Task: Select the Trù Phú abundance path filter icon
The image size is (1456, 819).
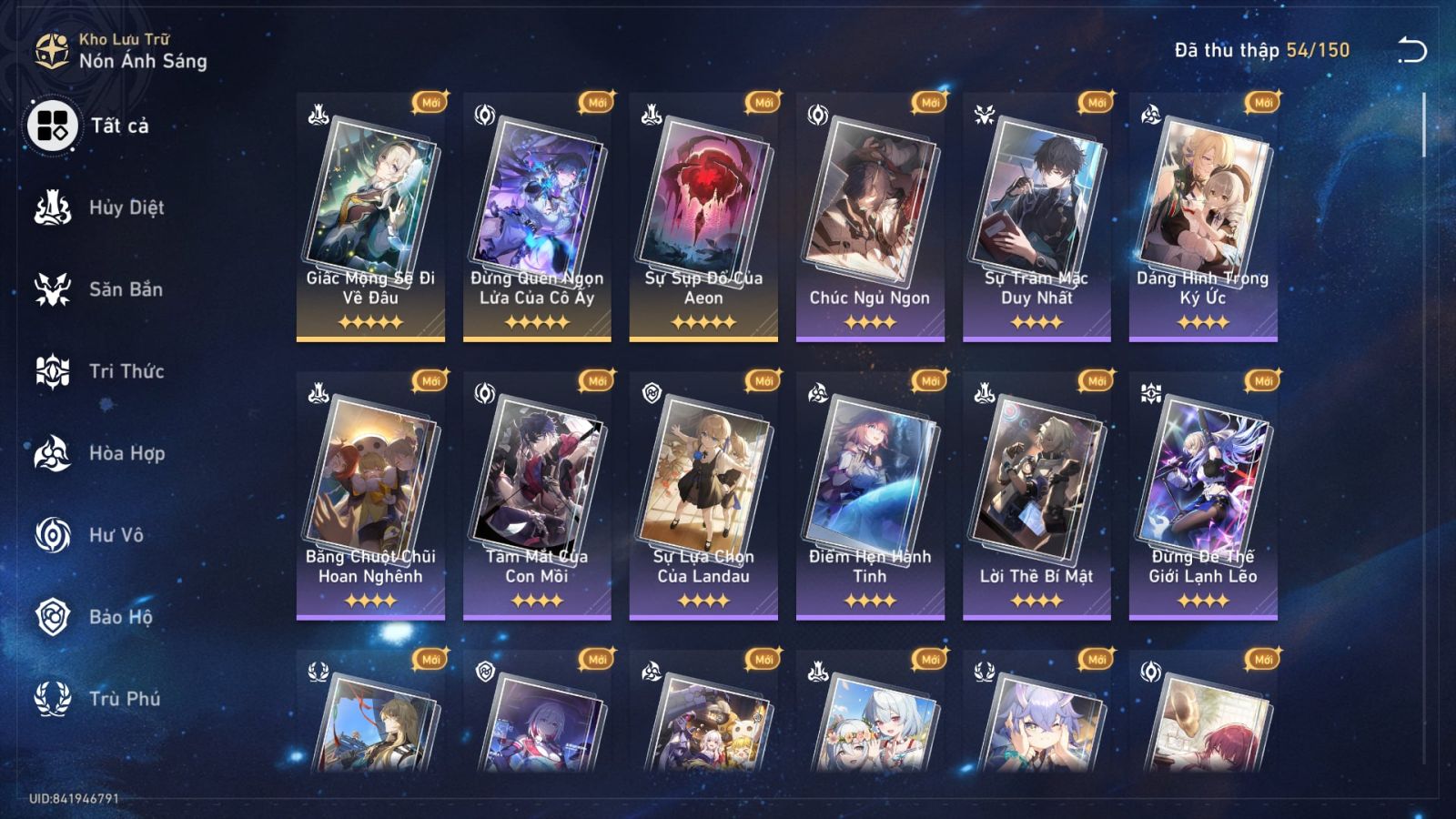Action: click(x=53, y=698)
